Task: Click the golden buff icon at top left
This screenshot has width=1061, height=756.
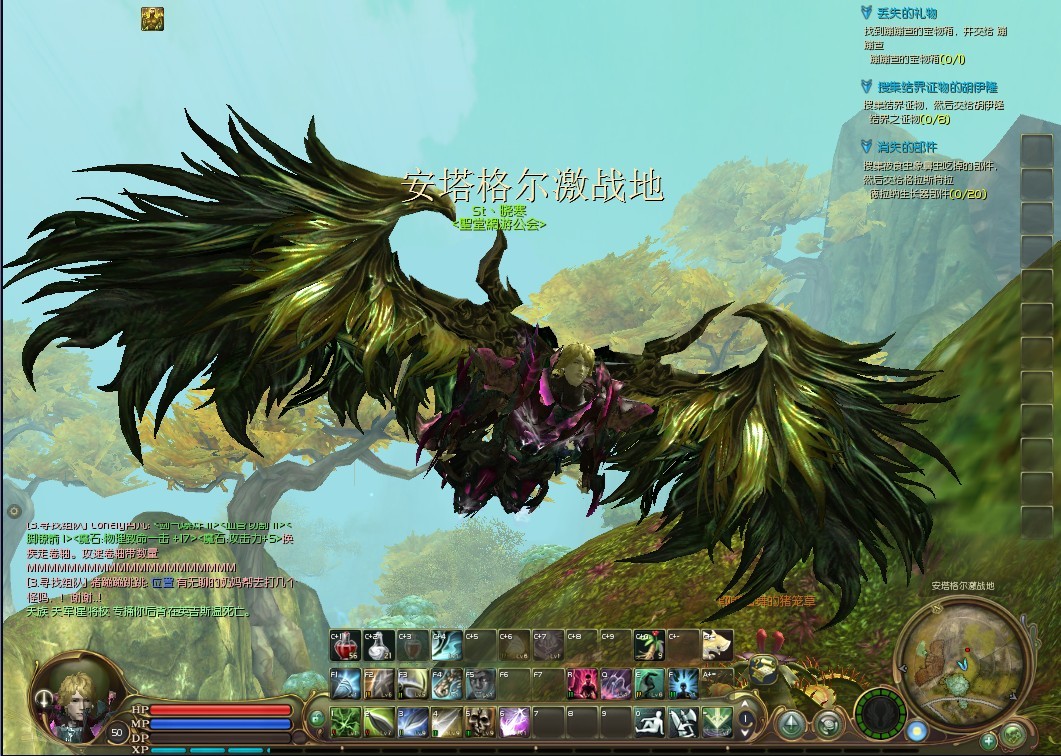Action: (152, 18)
